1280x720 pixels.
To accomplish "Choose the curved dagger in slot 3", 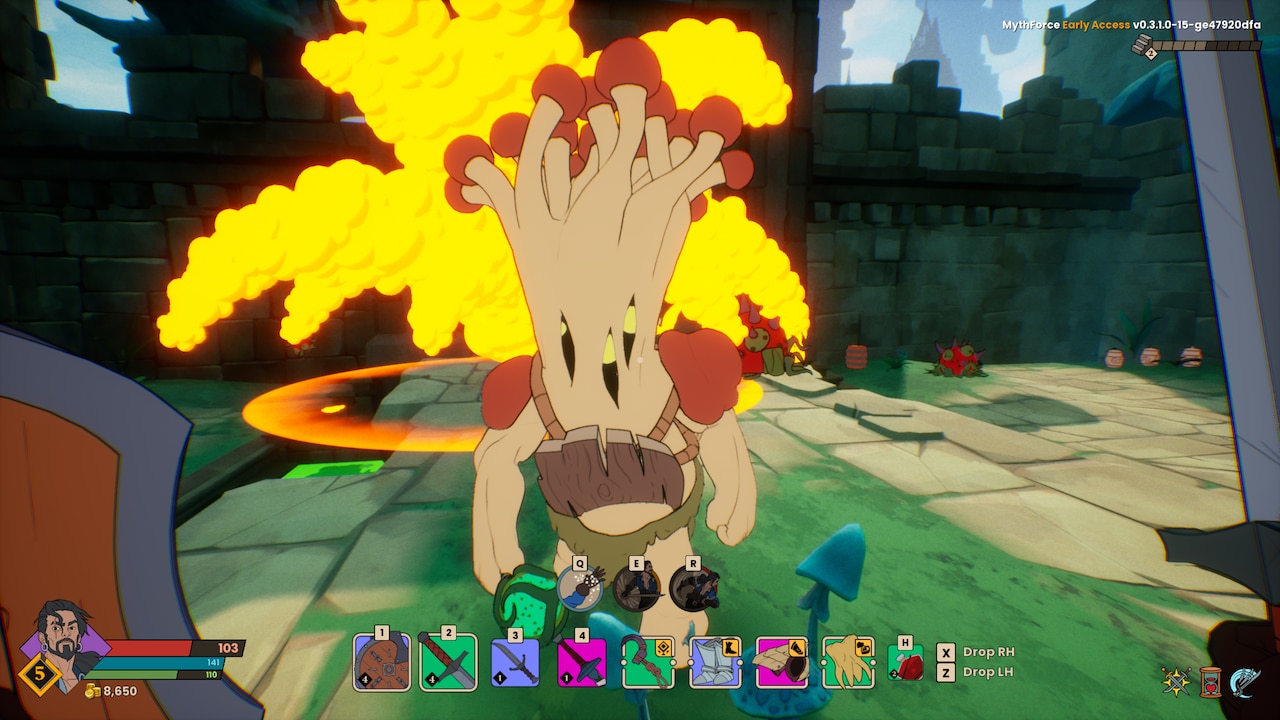I will [515, 662].
